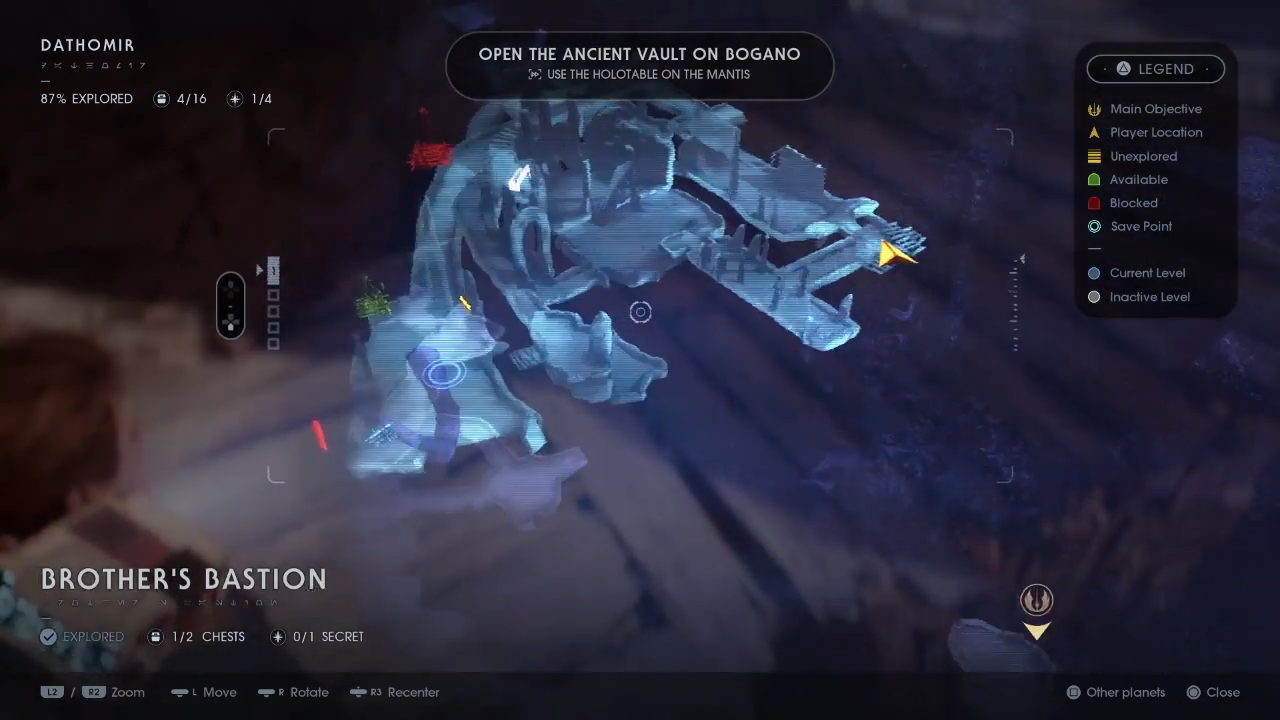
Task: Select the Main Objective marker near the map bottom
Action: 1037,599
